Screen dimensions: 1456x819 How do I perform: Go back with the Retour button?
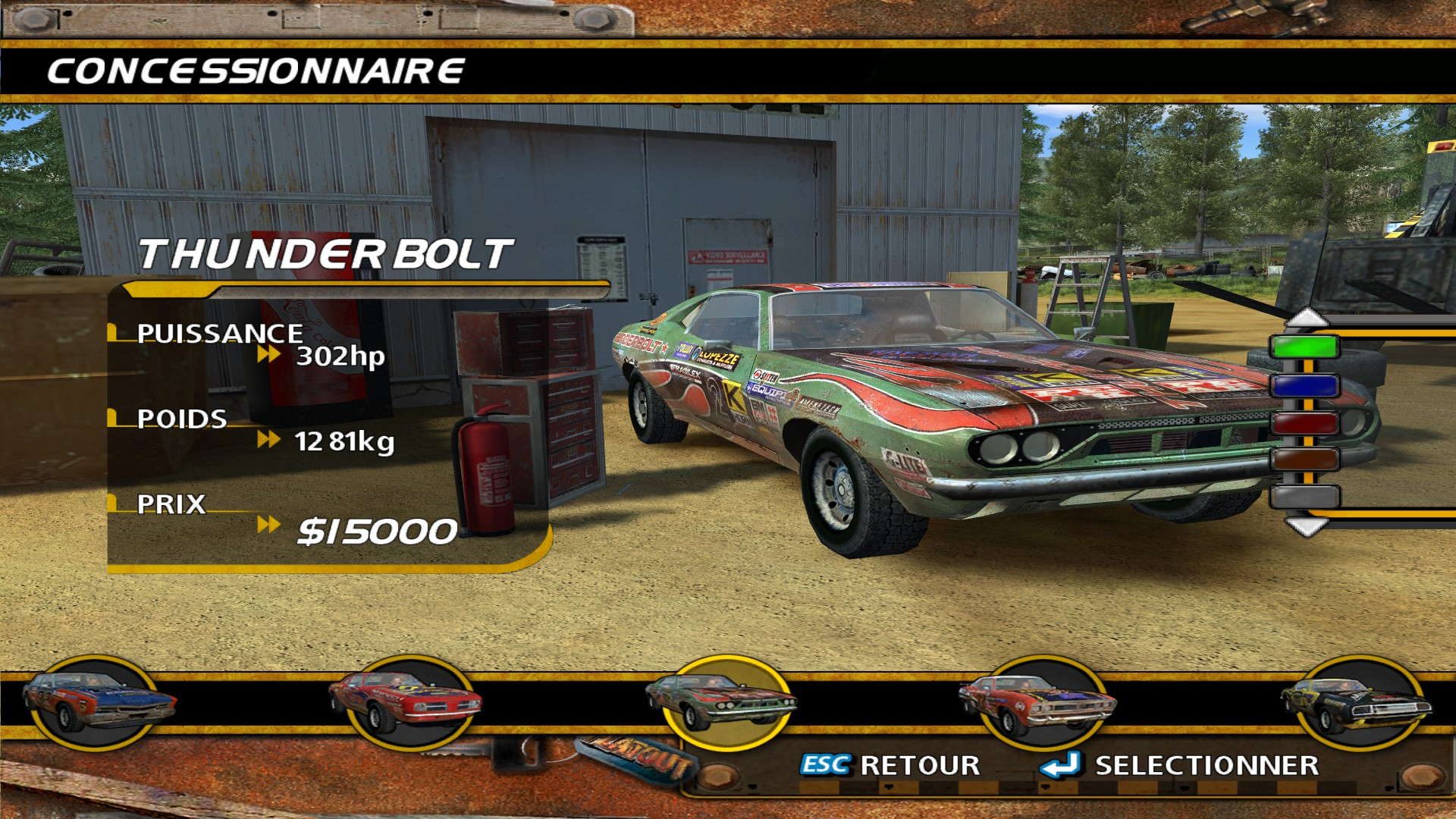[890, 765]
